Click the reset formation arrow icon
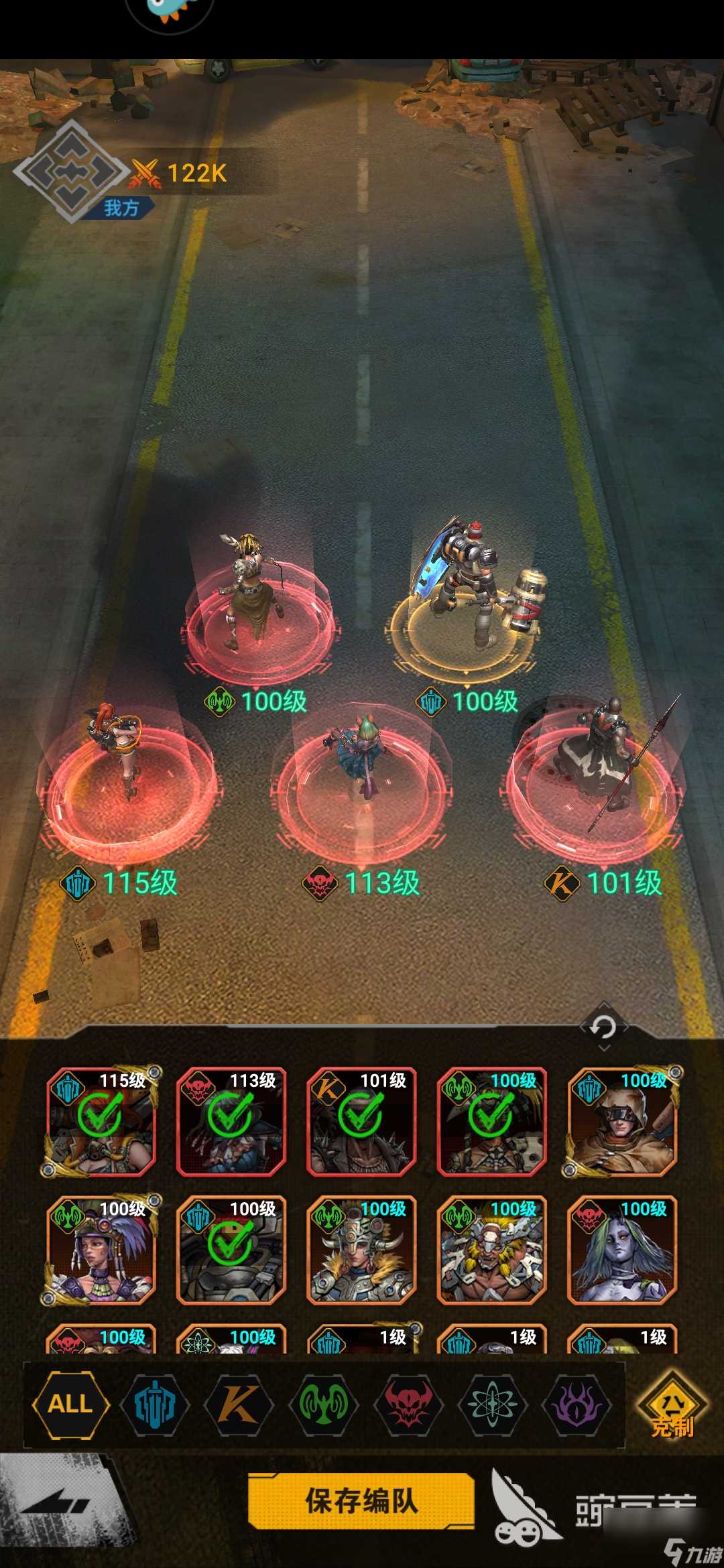The image size is (724, 1568). (603, 1027)
